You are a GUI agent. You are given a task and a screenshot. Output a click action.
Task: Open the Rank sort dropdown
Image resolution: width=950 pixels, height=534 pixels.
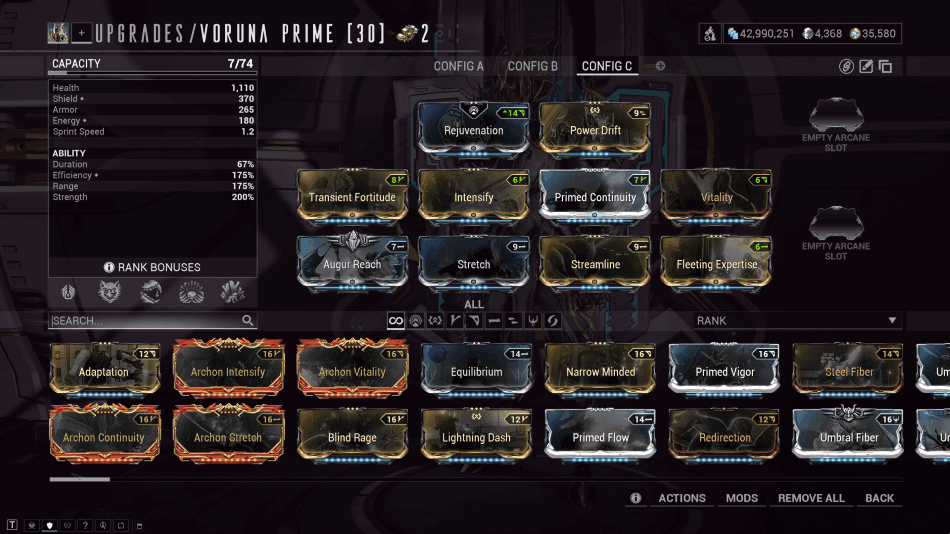797,321
